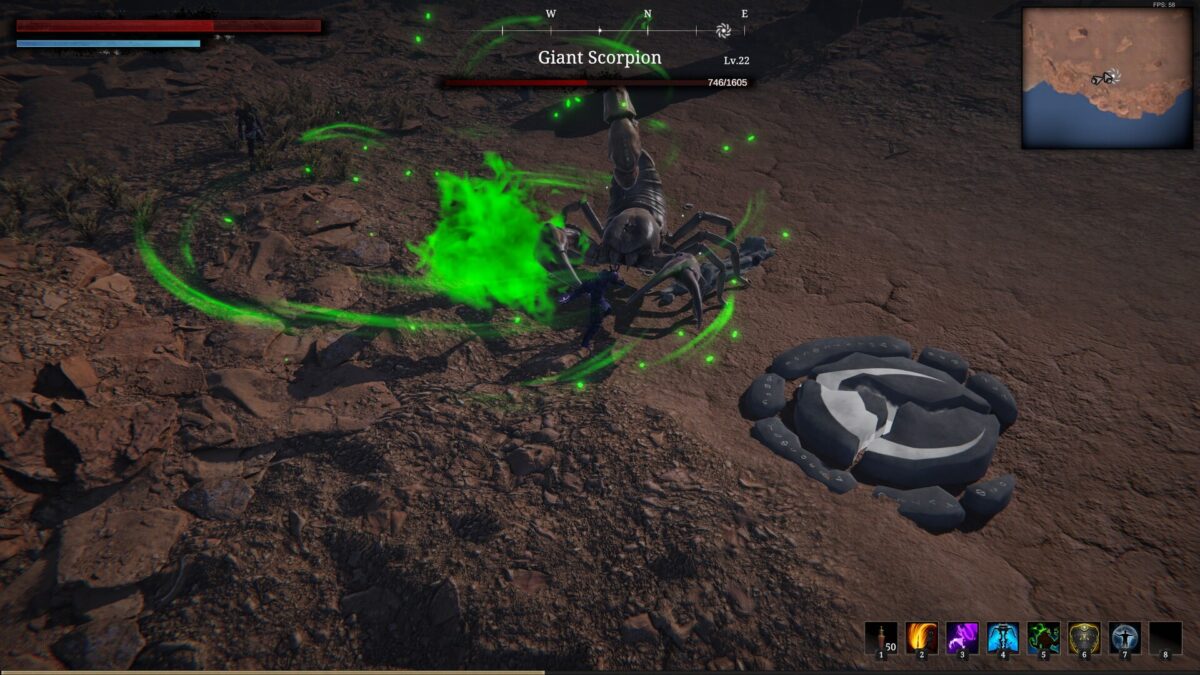Use the golden shield ability
Screen dimensions: 1200x675
point(1084,638)
